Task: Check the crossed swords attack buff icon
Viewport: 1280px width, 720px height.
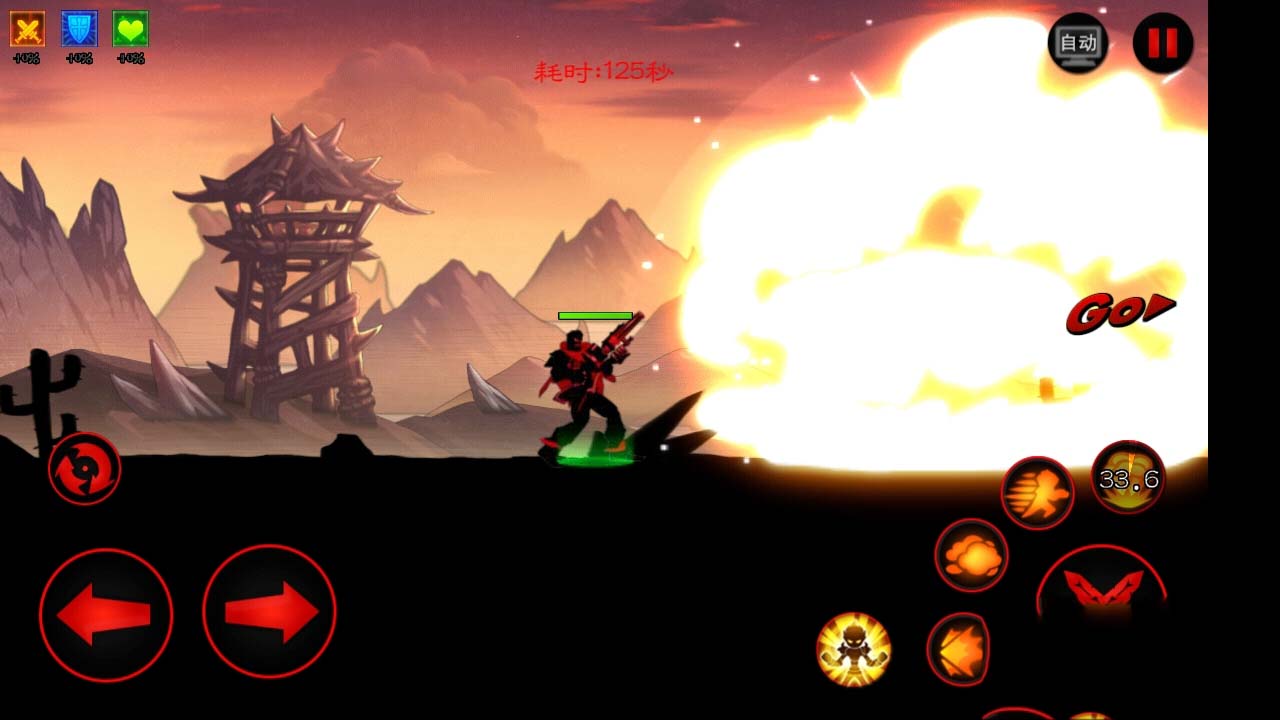Action: pyautogui.click(x=27, y=29)
